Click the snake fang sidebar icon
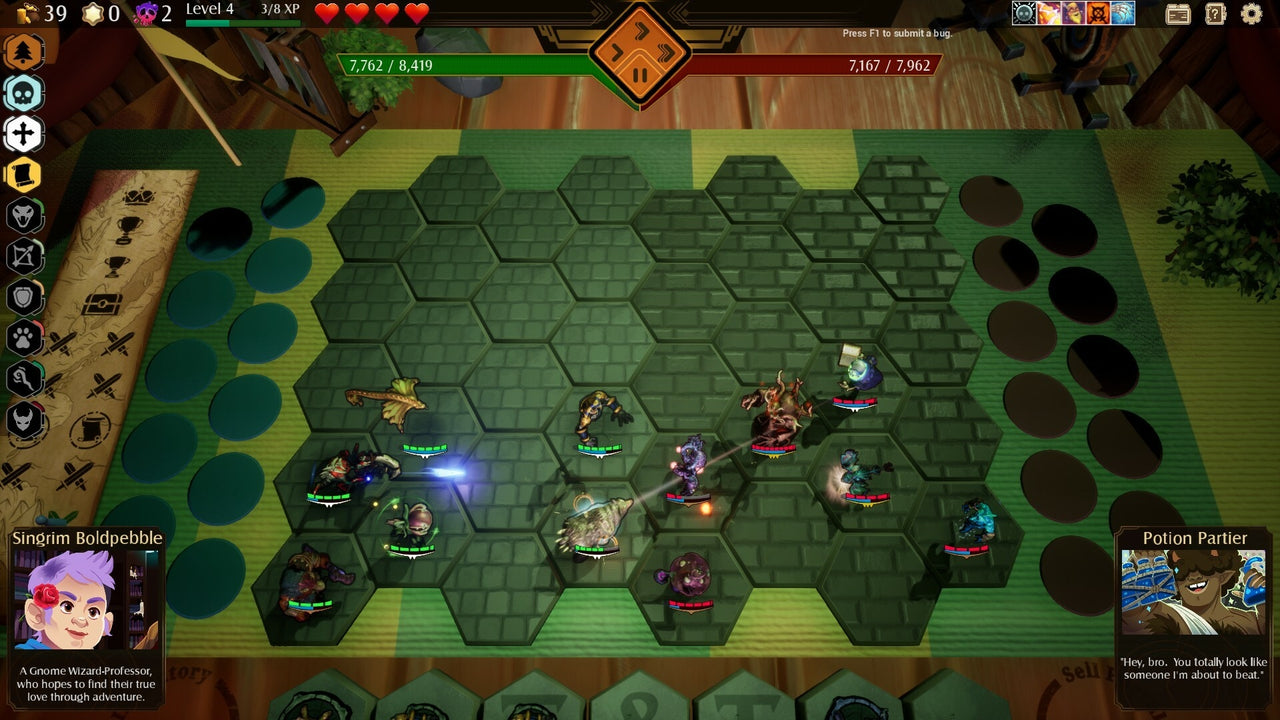 pyautogui.click(x=25, y=213)
